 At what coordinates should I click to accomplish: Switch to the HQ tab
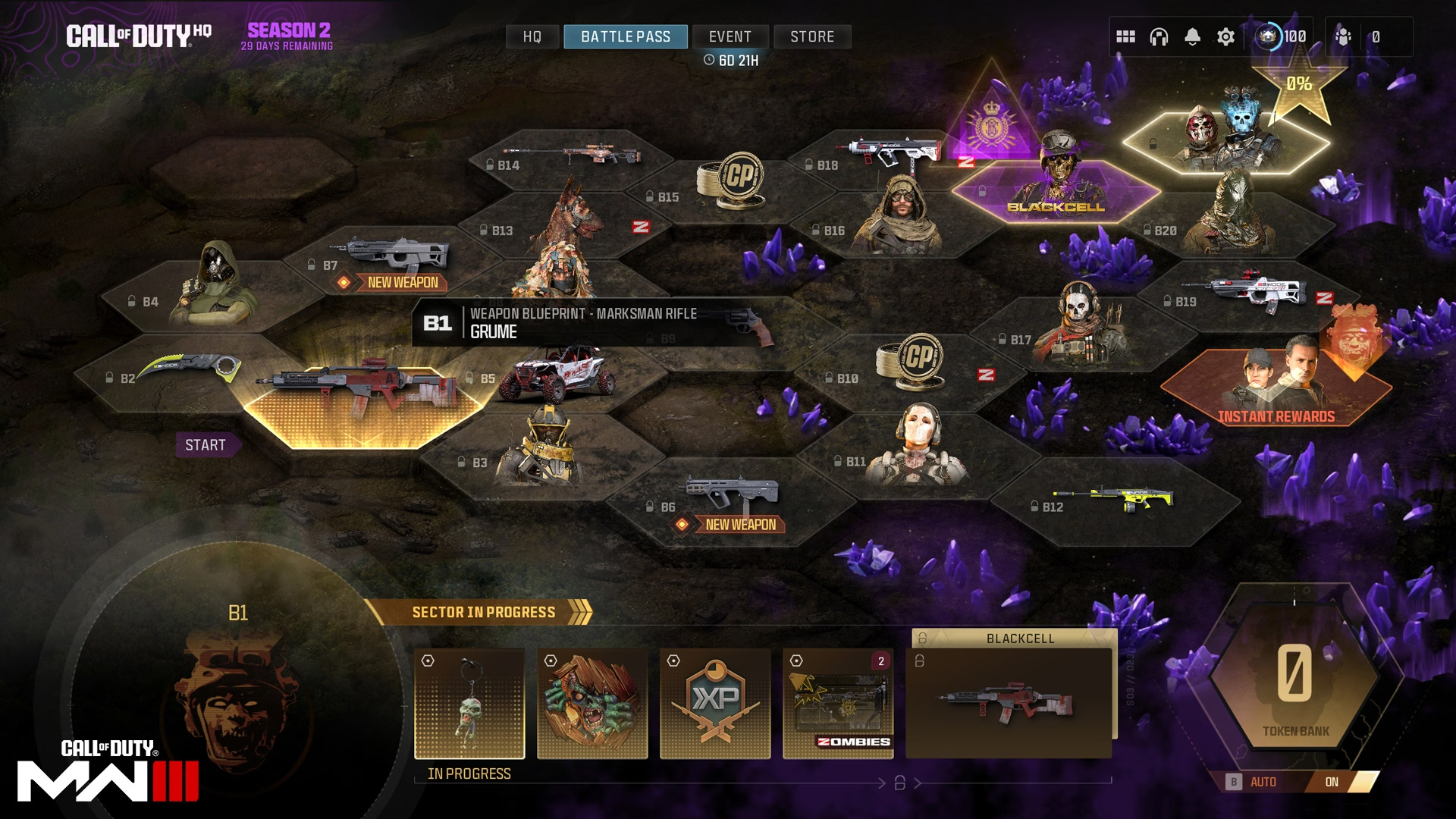point(532,36)
